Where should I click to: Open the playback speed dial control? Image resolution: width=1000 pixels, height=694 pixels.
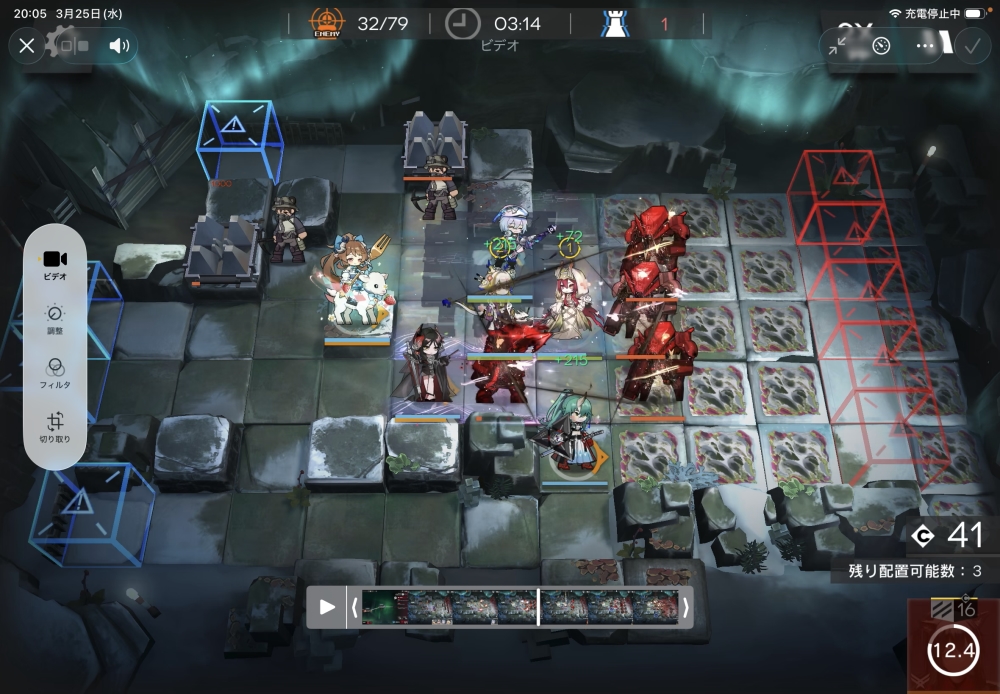coord(881,45)
